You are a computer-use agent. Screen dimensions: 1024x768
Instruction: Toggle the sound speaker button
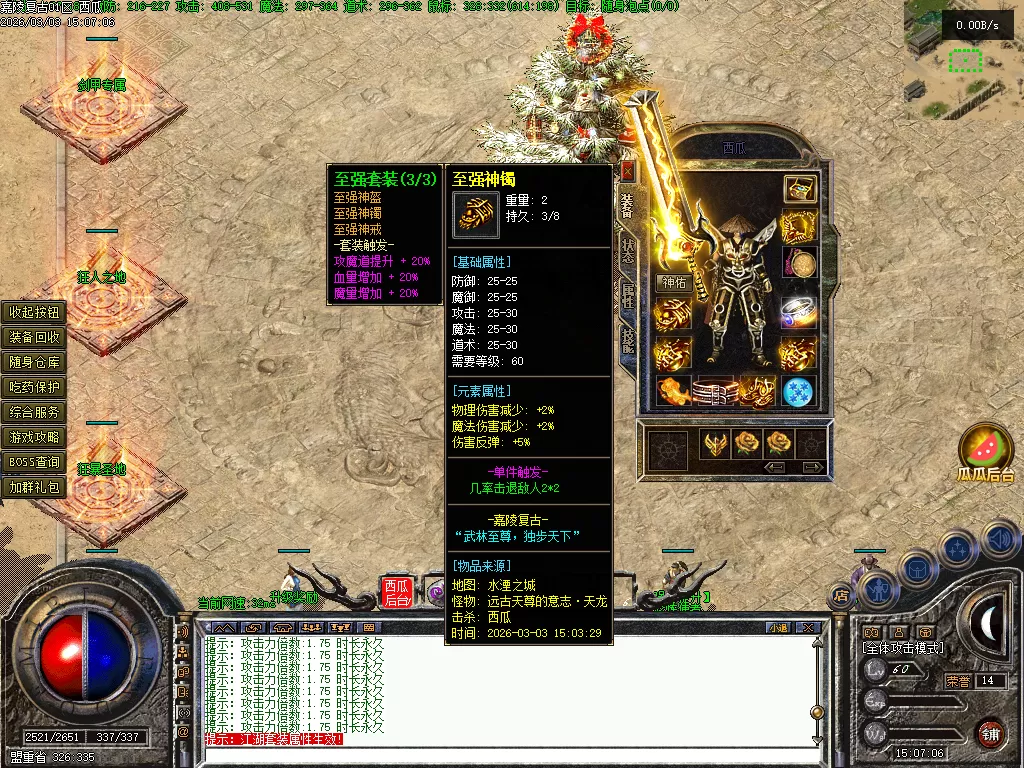[x=1001, y=541]
